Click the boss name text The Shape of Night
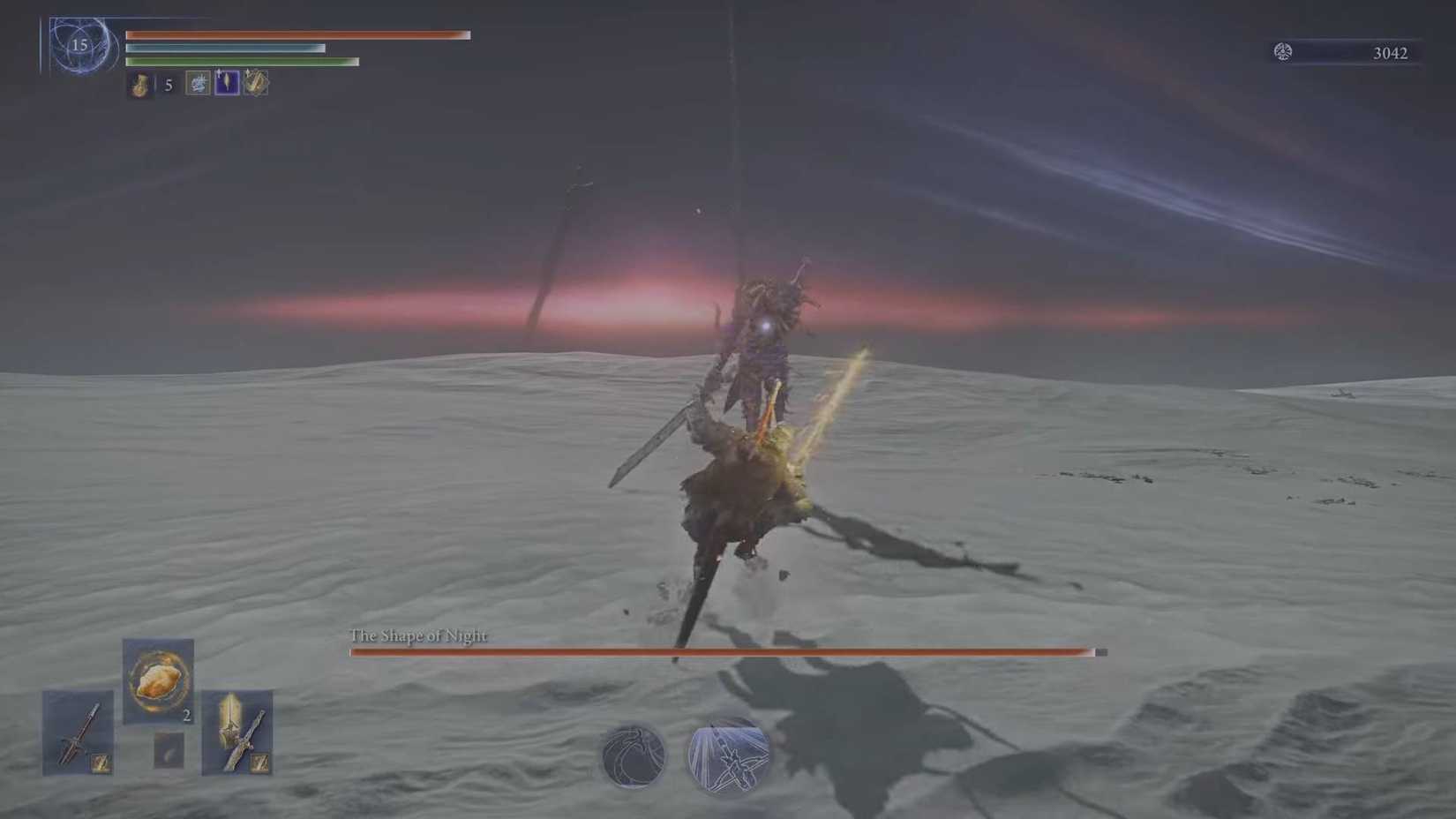The height and width of the screenshot is (819, 1456). [418, 635]
